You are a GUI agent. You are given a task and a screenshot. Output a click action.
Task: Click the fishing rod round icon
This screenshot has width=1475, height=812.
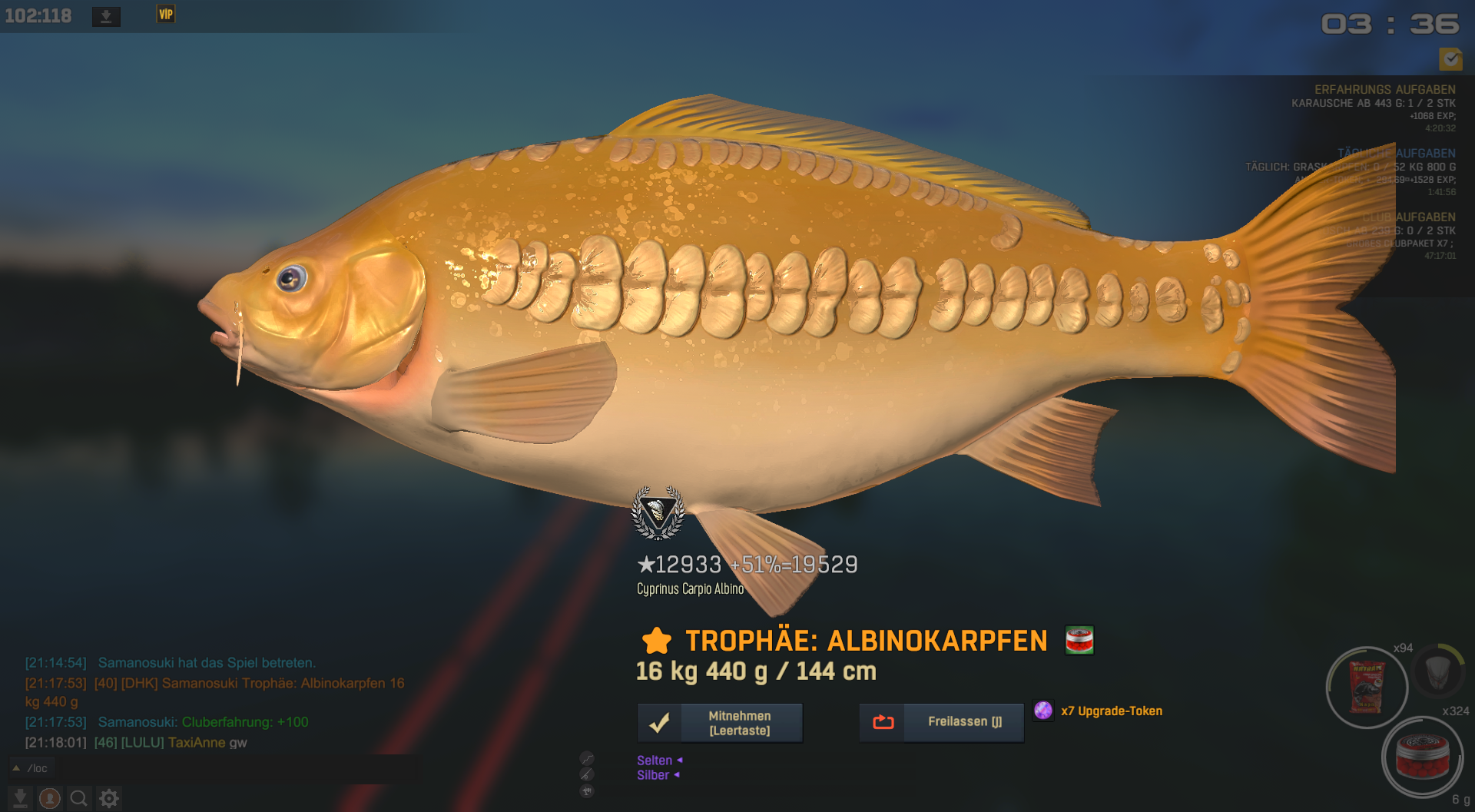pos(587,774)
